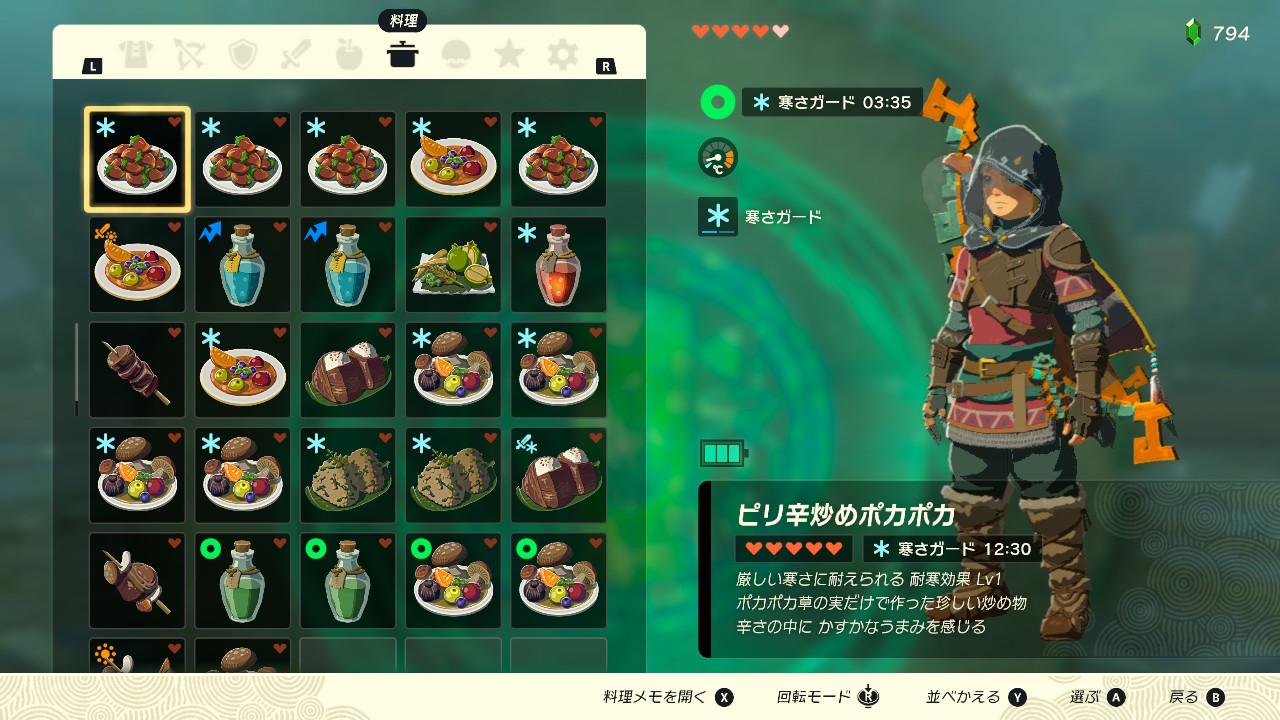Viewport: 1280px width, 720px height.
Task: Choose the mushroom and meat skewer
Action: pos(137,581)
